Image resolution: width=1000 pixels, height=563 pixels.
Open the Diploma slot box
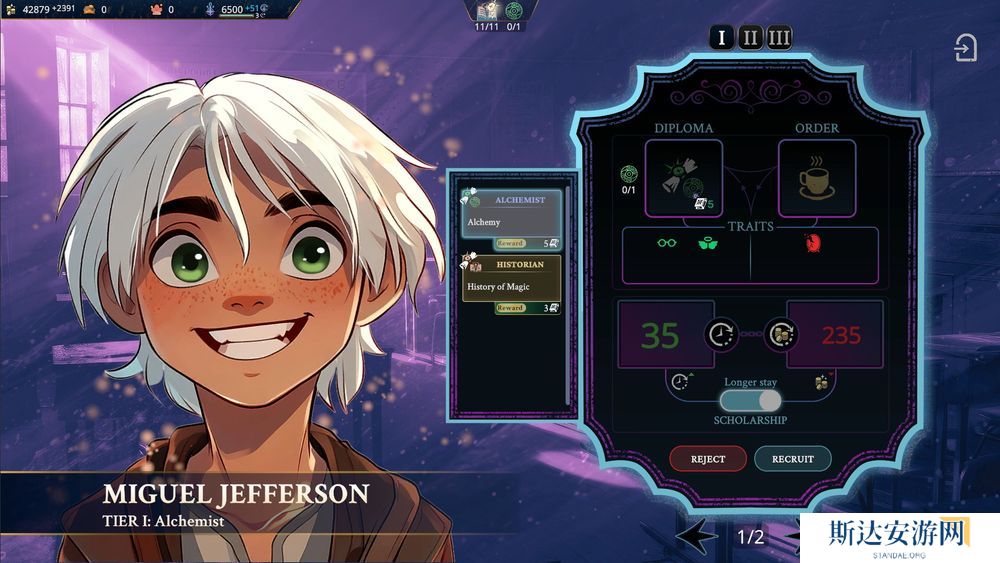coord(683,178)
